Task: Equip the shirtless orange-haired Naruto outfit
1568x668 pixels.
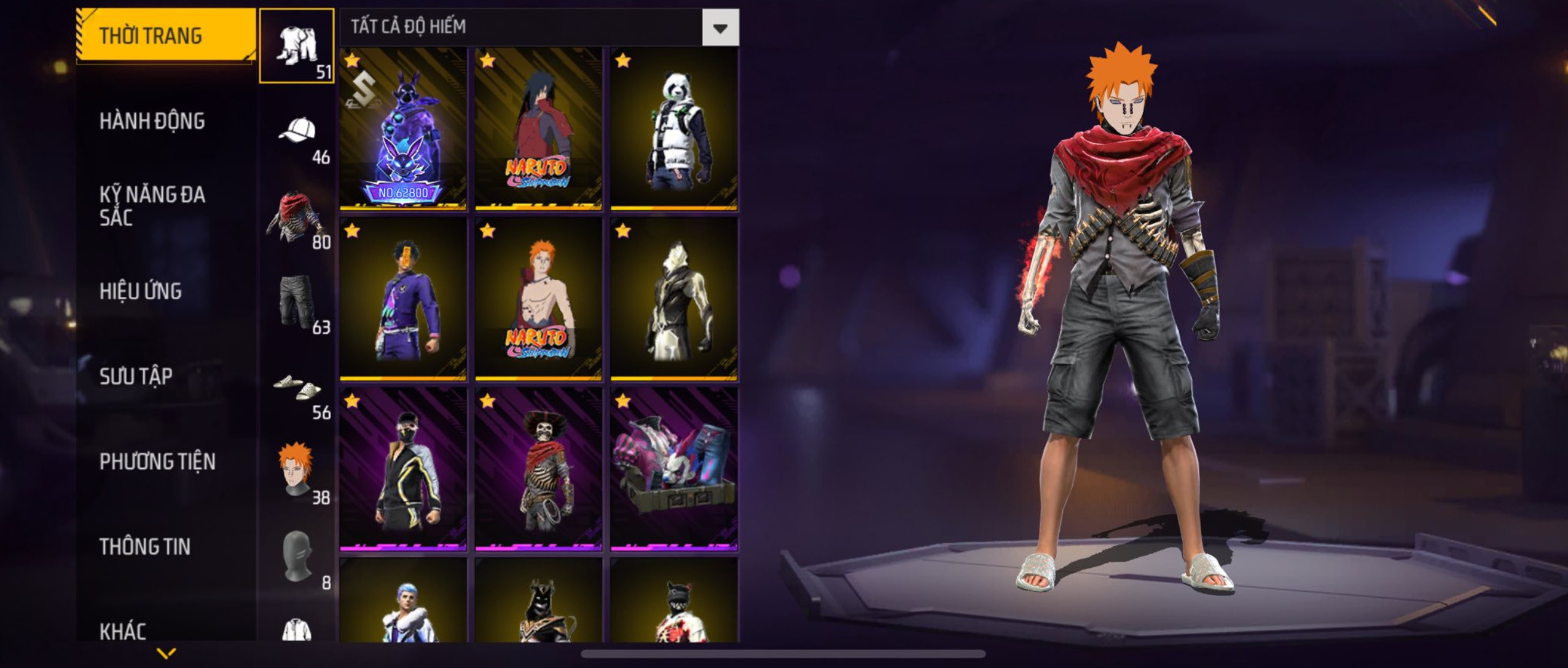Action: [538, 299]
